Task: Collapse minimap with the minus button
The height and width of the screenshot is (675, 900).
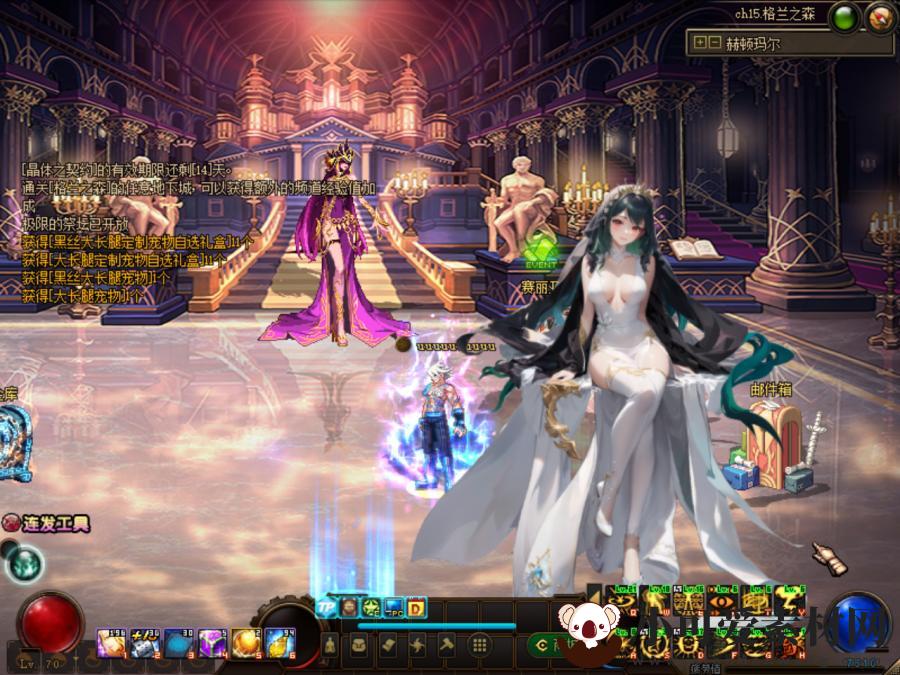Action: tap(714, 43)
